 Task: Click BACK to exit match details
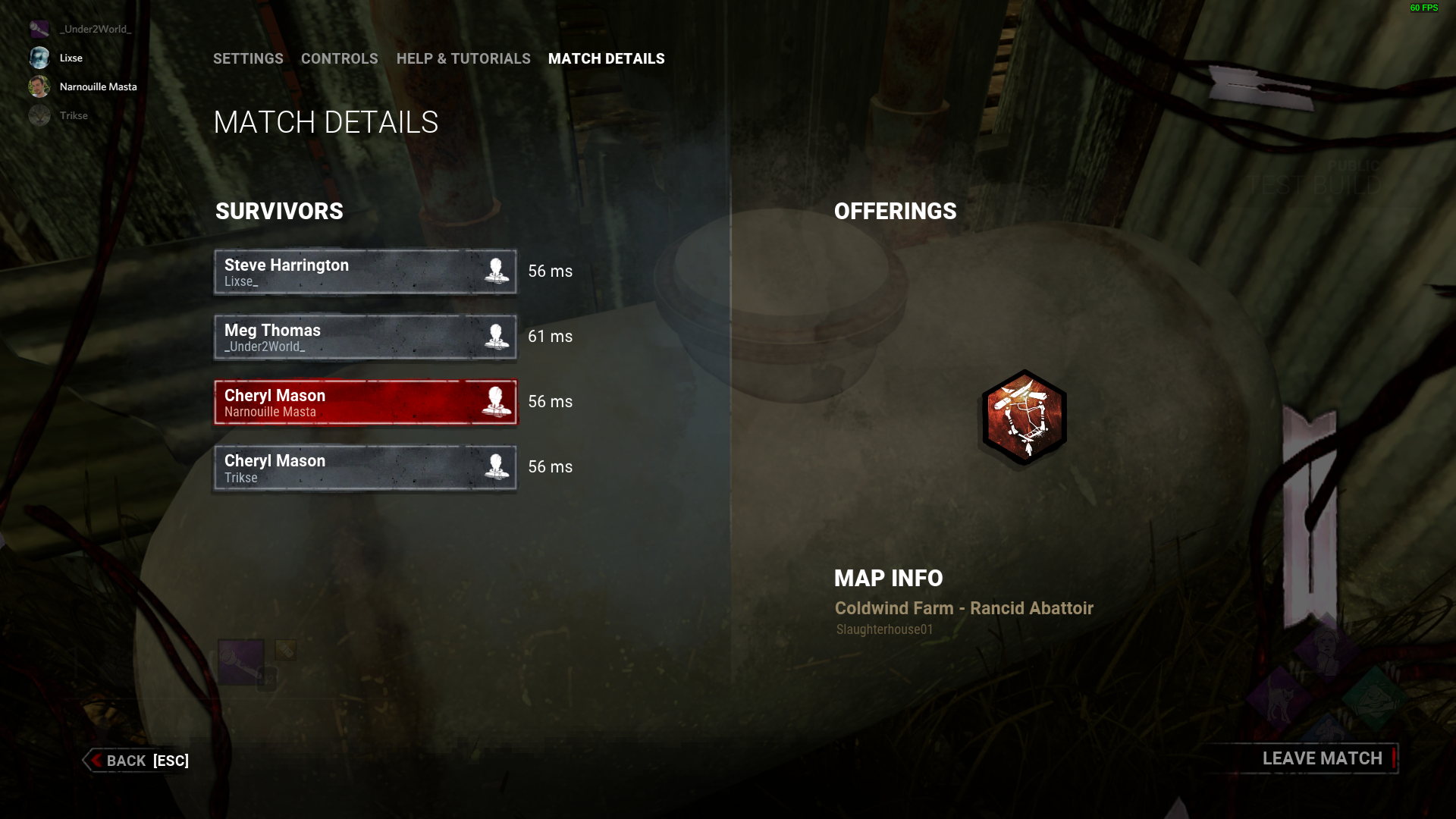(x=135, y=761)
